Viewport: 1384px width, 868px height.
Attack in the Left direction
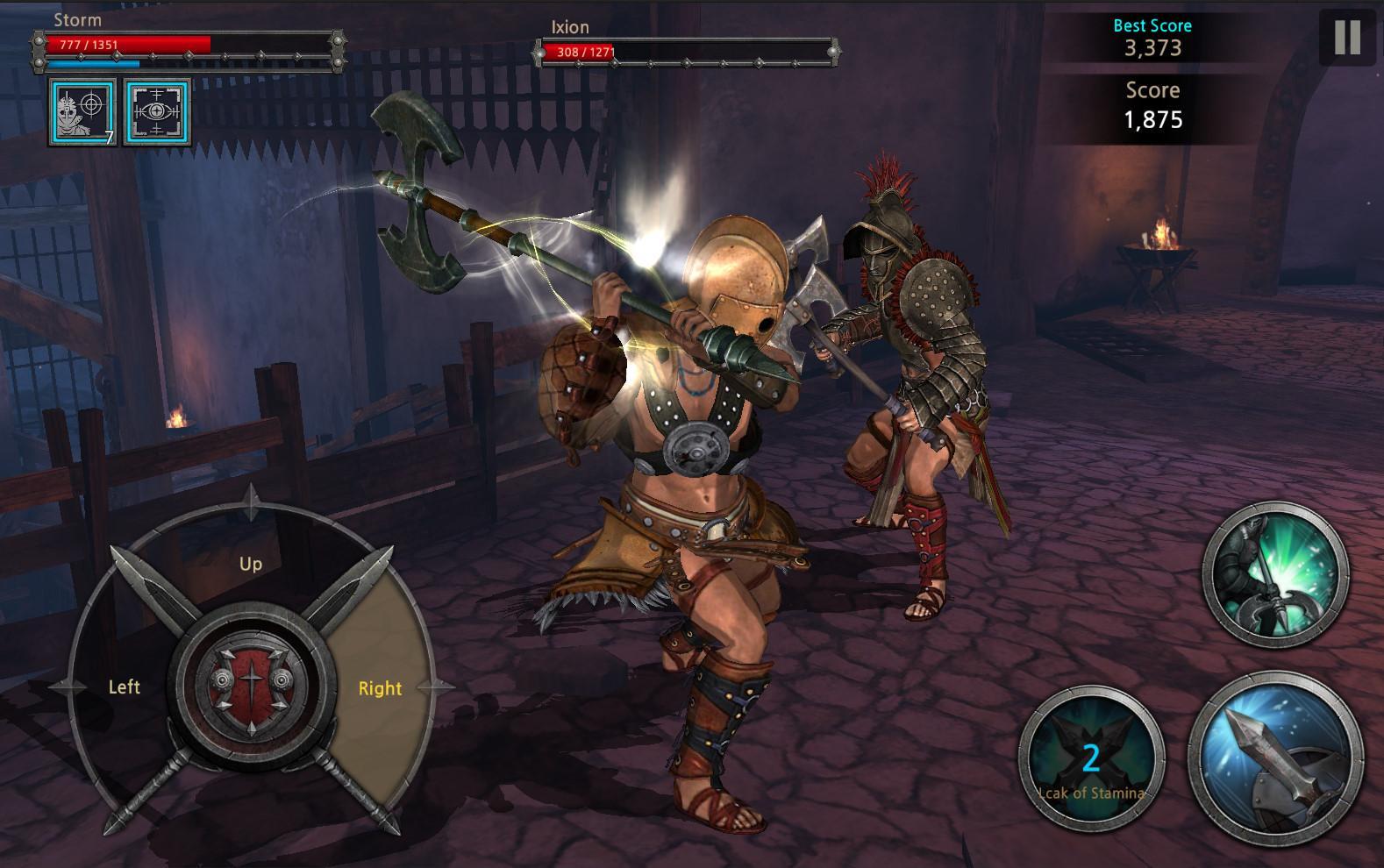click(x=123, y=687)
